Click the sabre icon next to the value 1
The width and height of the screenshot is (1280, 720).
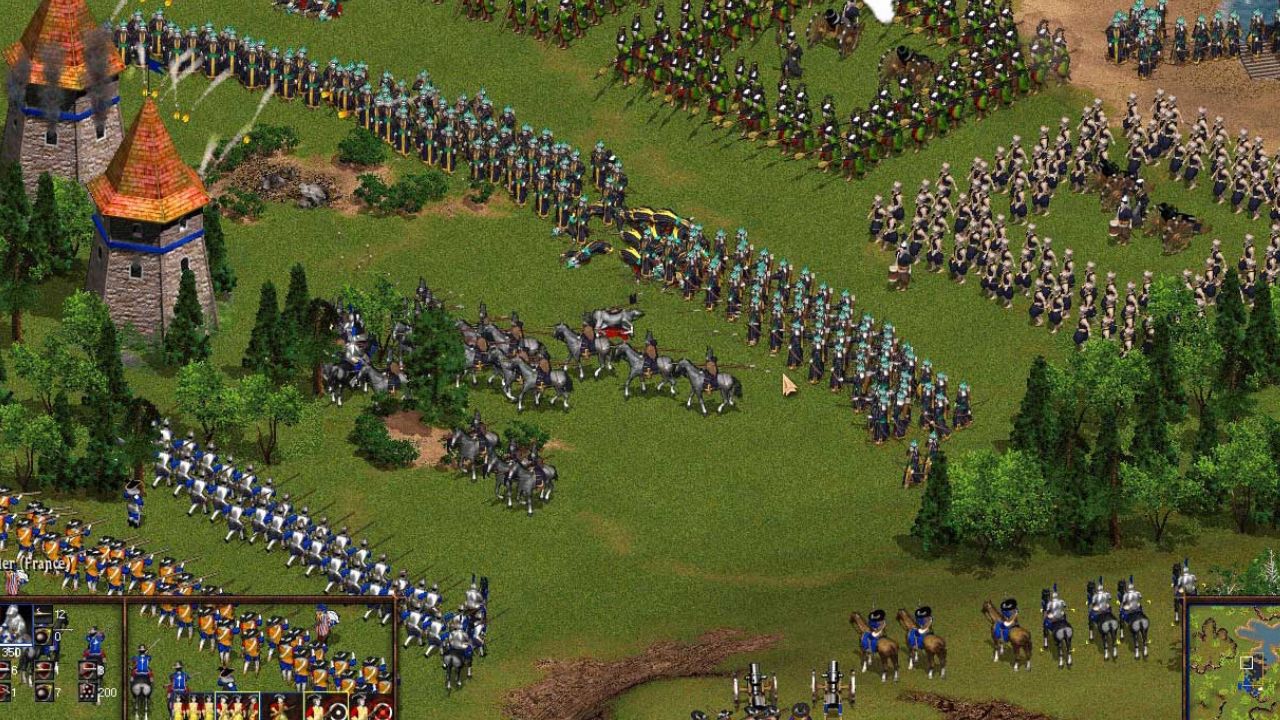(x=5, y=690)
